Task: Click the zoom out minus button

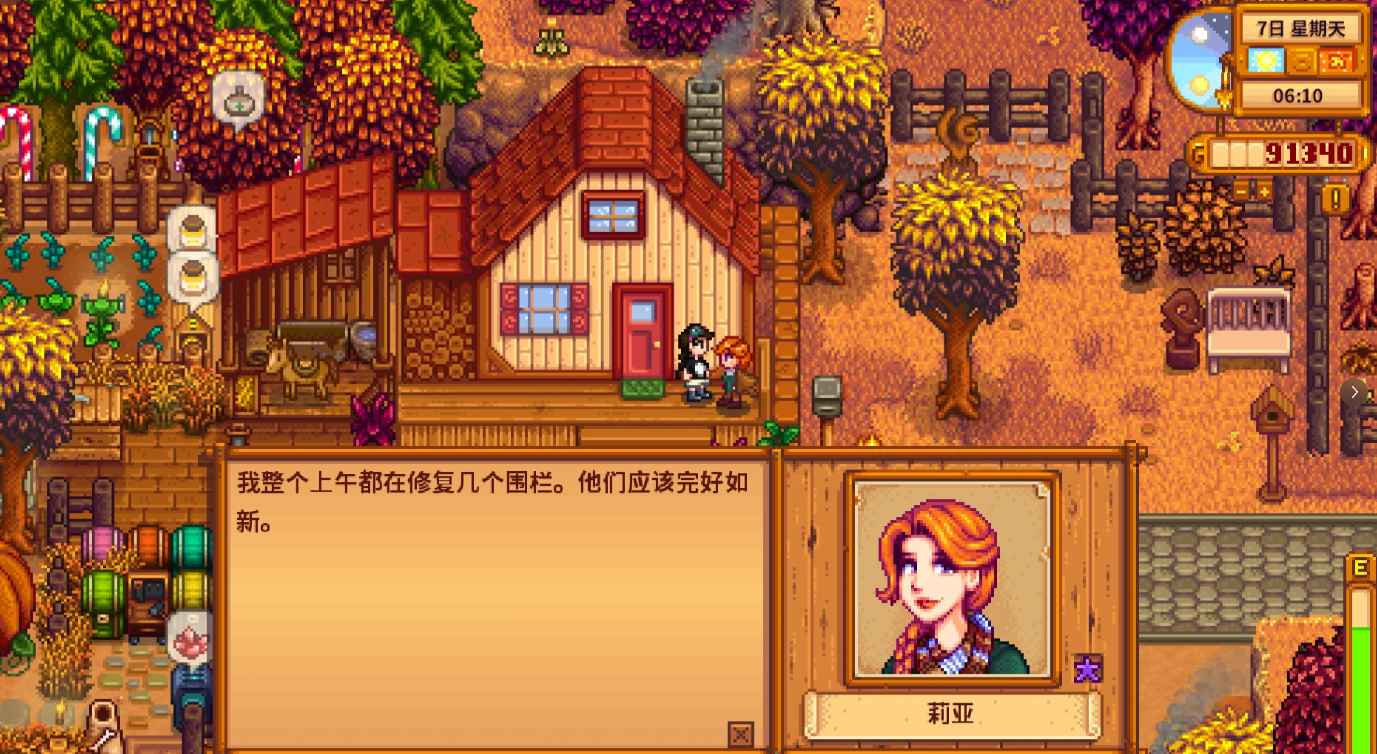Action: pos(1240,191)
